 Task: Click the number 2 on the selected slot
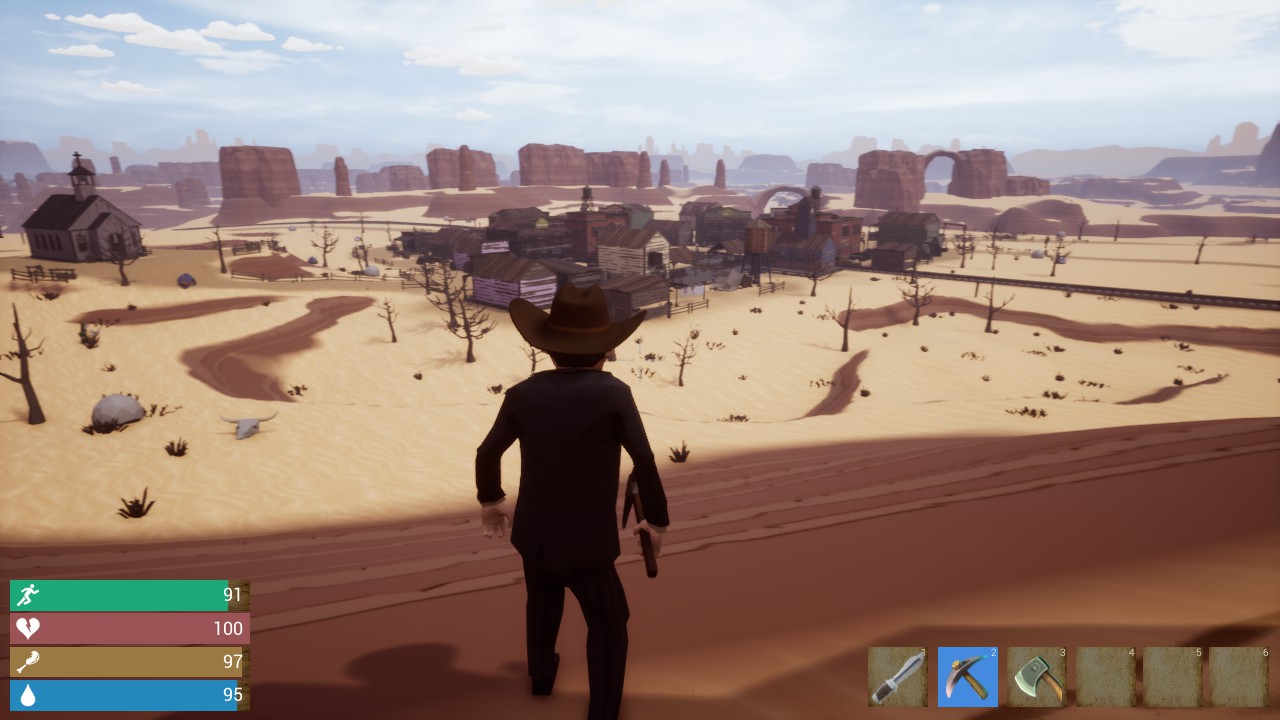click(993, 651)
